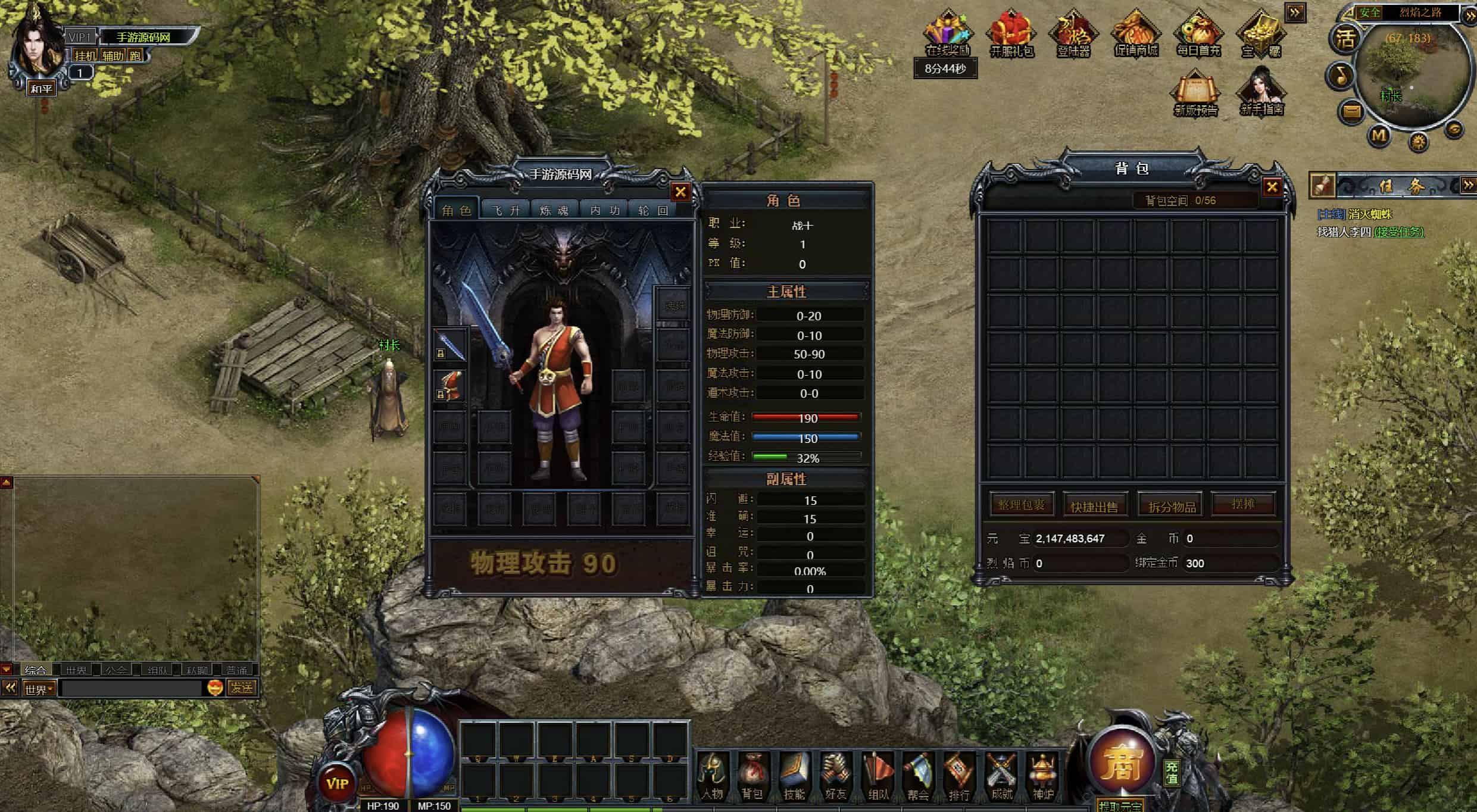Choose the 快捷出售 quick sell button
This screenshot has height=812, width=1477.
(x=1095, y=506)
